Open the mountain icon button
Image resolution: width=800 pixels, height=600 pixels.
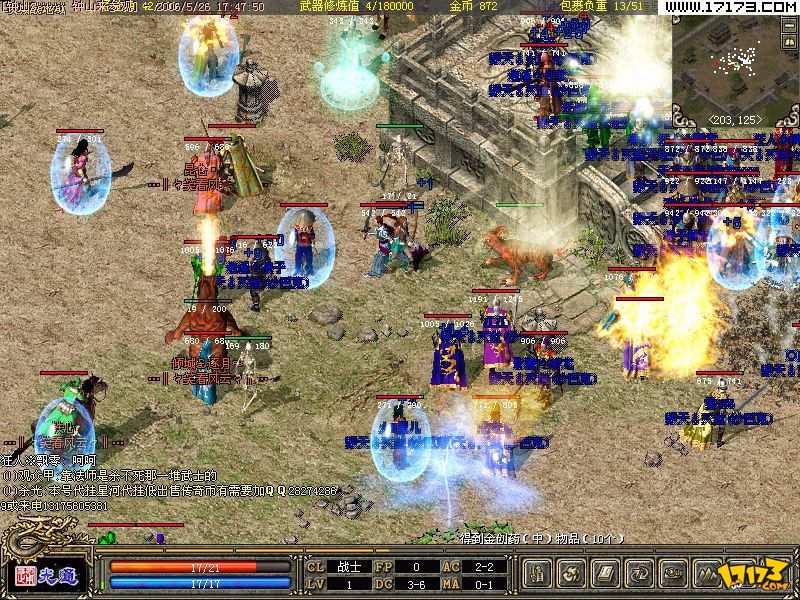704,573
